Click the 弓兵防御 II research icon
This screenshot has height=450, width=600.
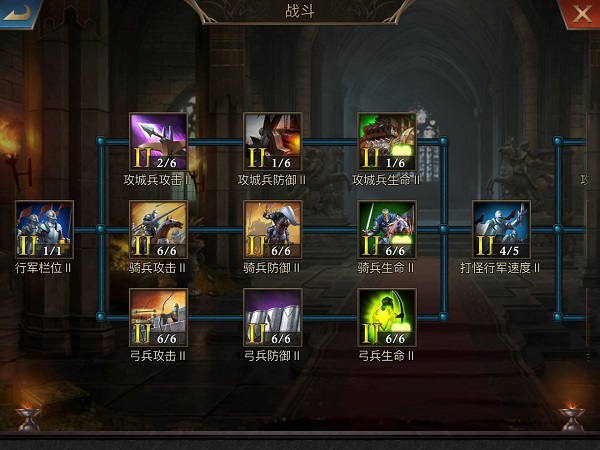(x=273, y=317)
